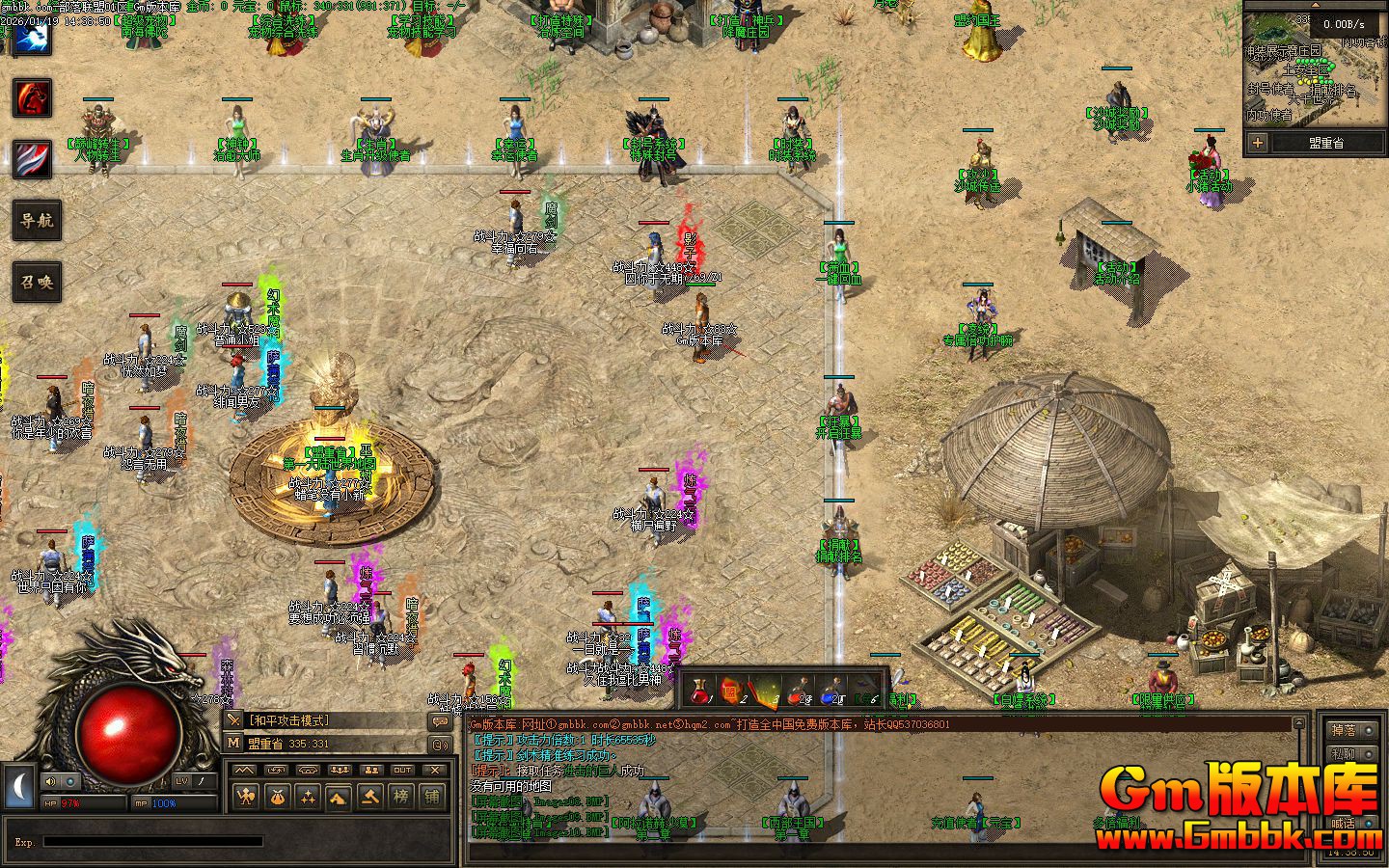
Task: Open the 榜 ranking button
Action: [400, 797]
